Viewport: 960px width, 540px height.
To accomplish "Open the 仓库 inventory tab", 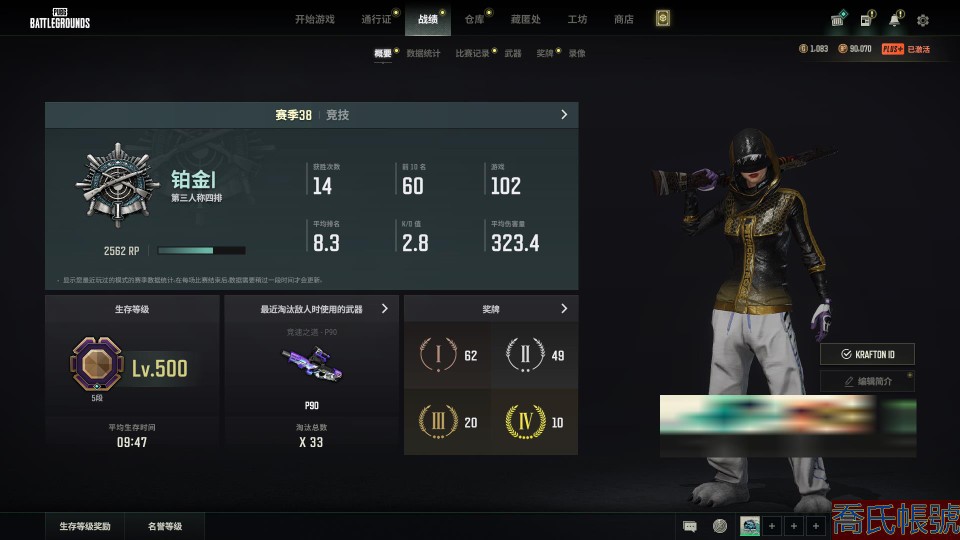I will 473,19.
